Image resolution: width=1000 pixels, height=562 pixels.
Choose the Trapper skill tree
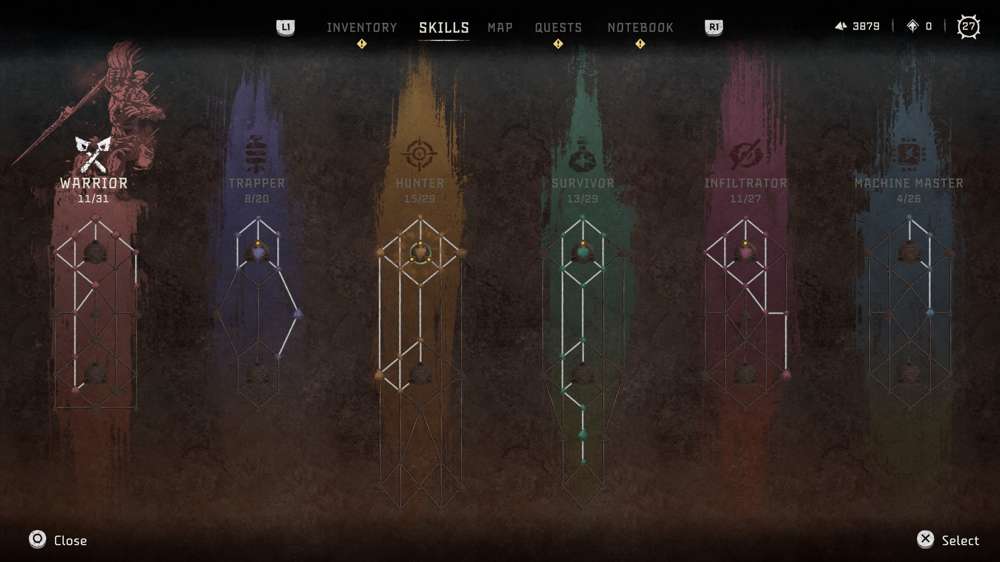(257, 183)
